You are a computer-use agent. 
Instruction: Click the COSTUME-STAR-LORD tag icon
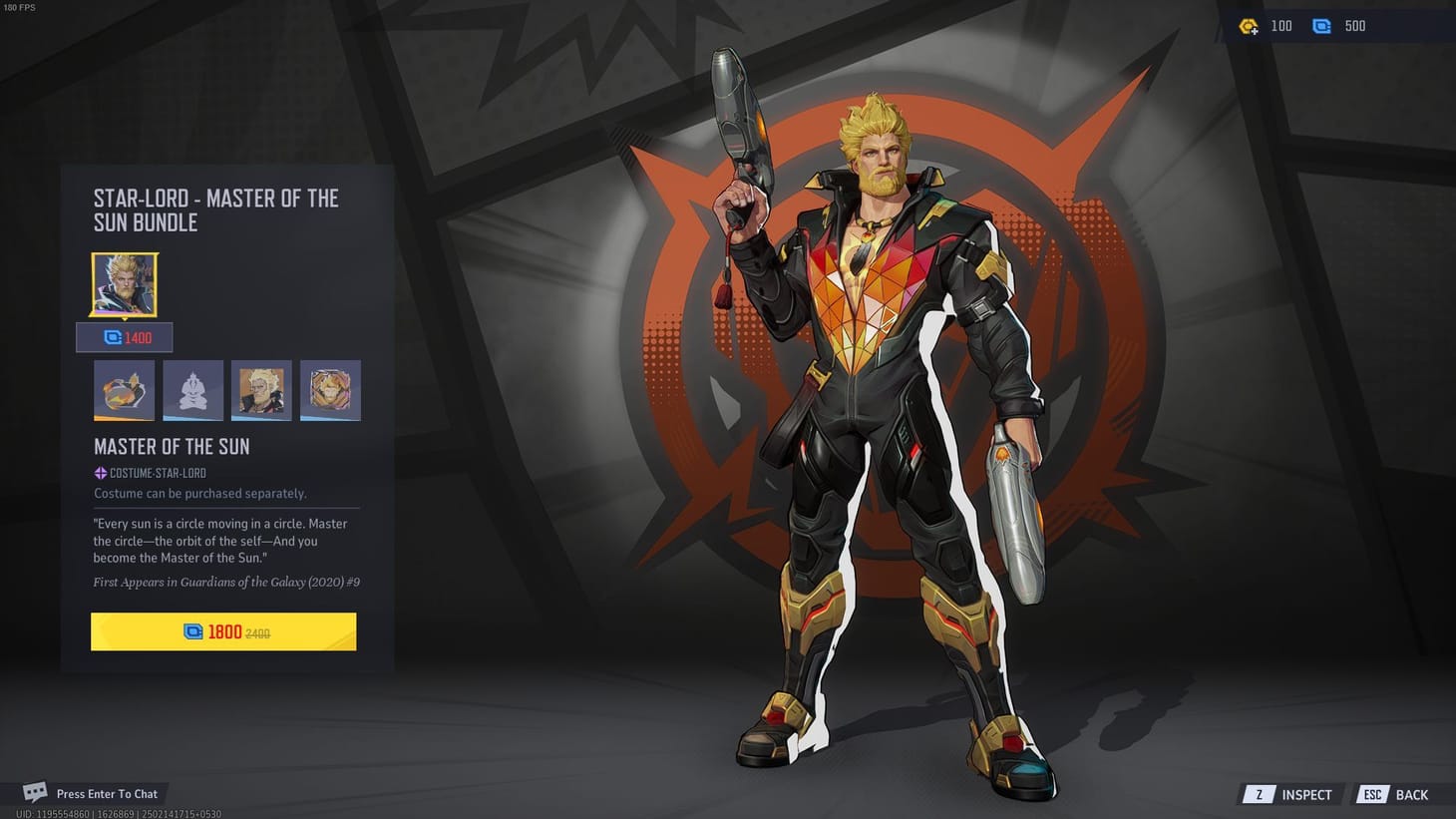click(99, 473)
